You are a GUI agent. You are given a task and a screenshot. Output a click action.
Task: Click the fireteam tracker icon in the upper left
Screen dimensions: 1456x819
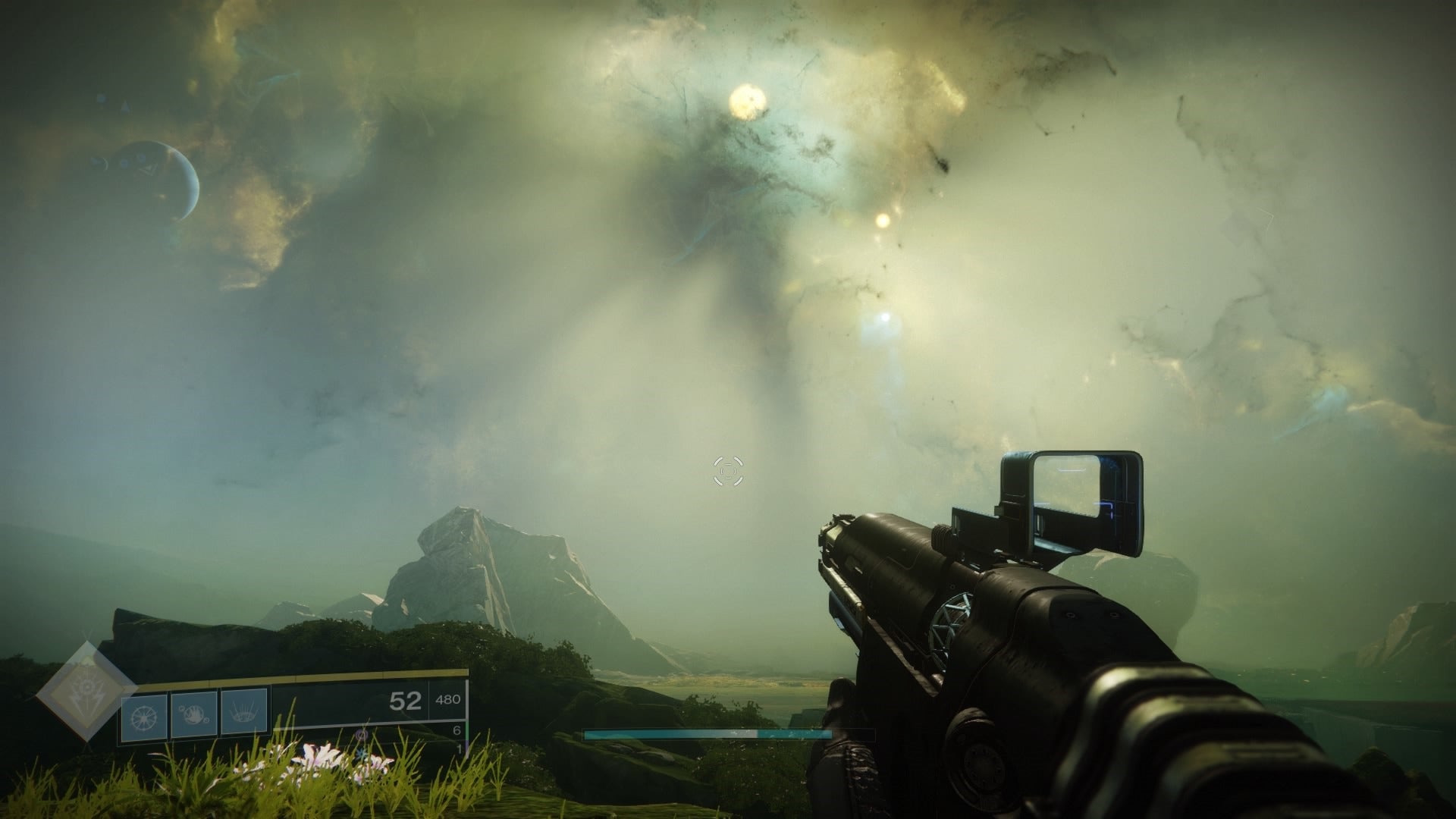tap(99, 99)
